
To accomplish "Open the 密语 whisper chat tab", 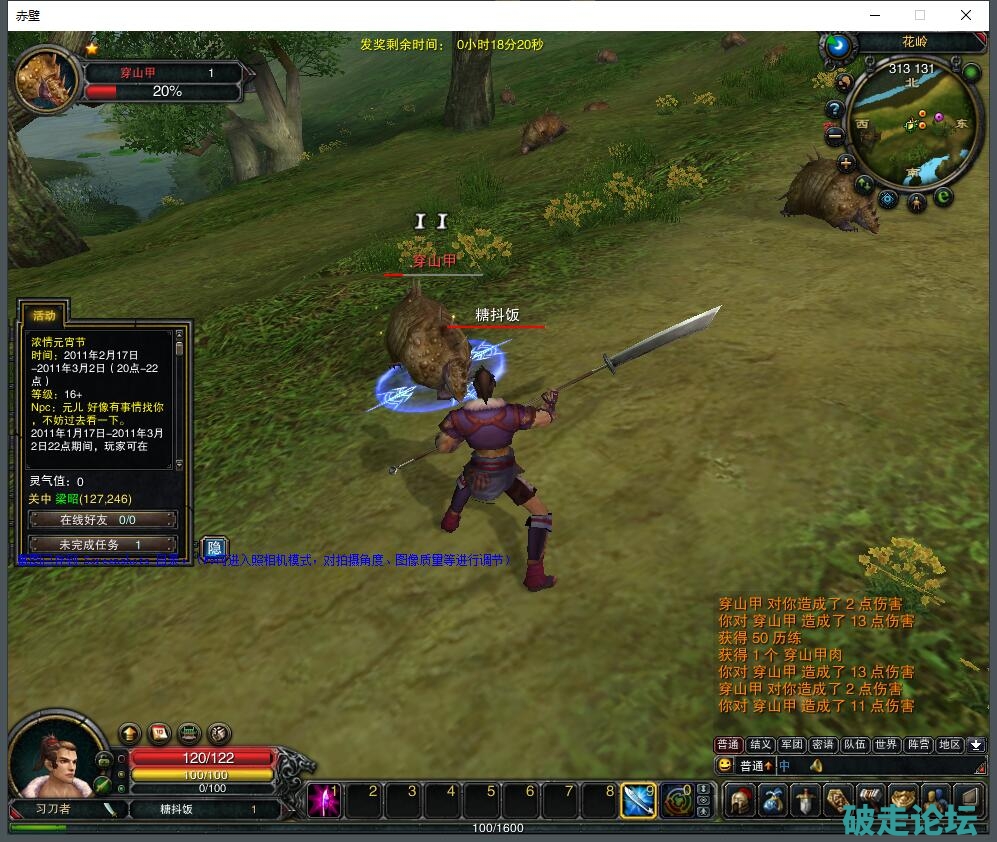I will pyautogui.click(x=823, y=745).
